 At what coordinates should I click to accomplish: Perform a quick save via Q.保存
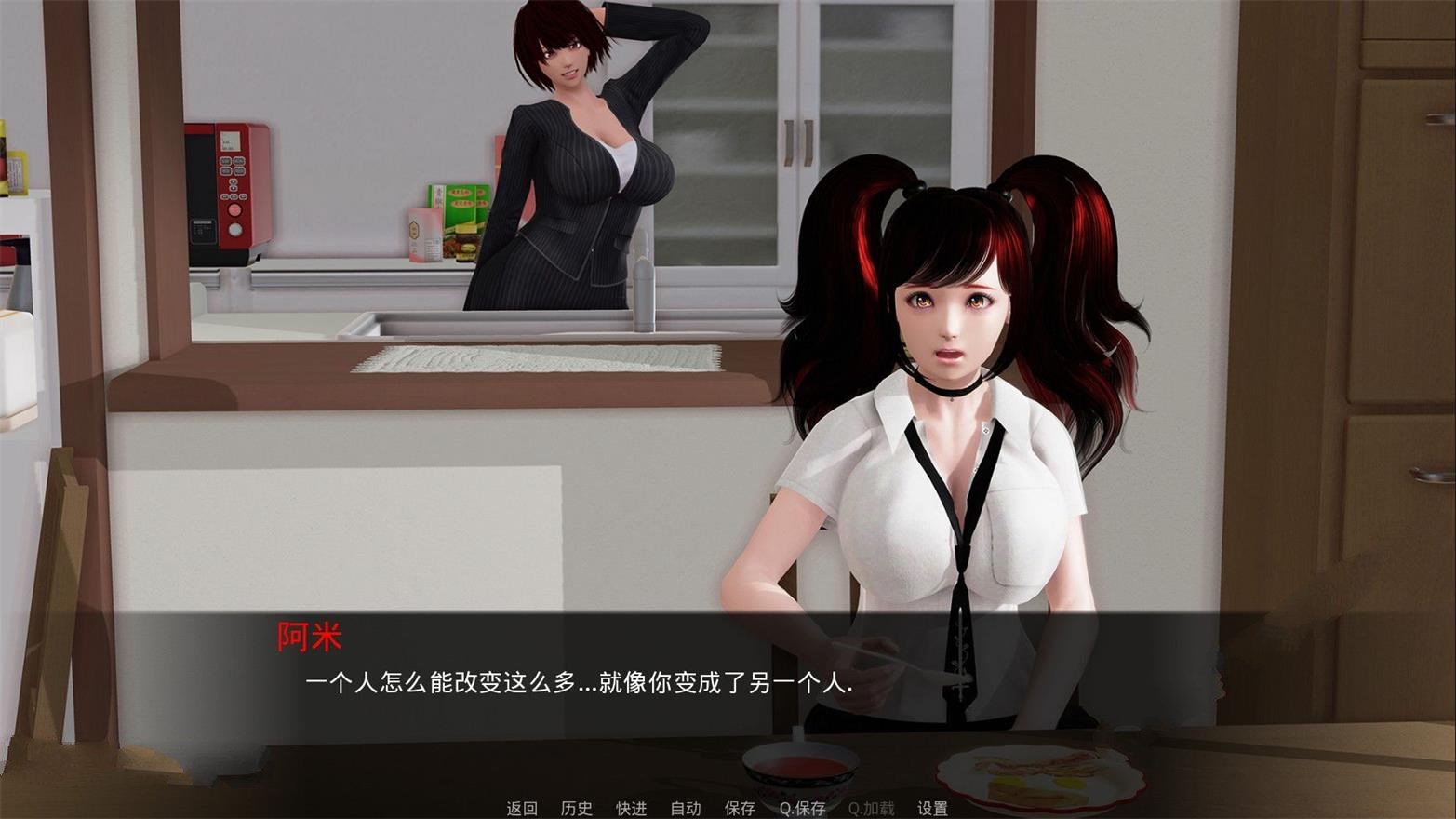801,809
